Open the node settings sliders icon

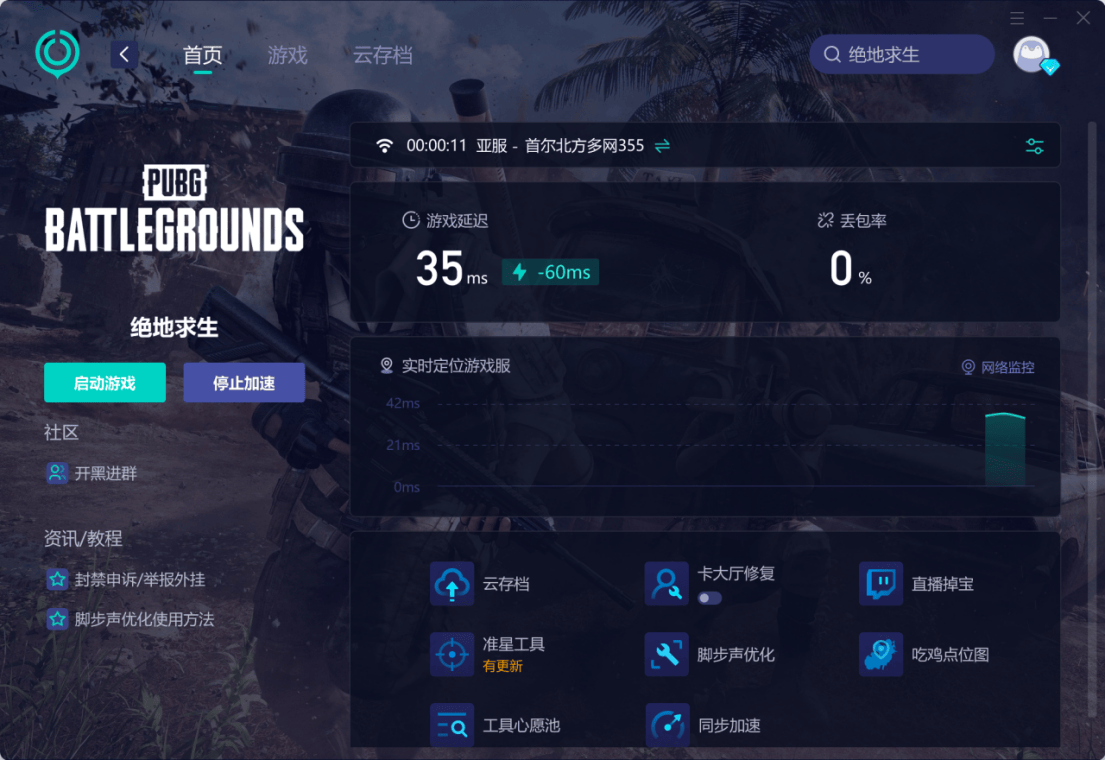pyautogui.click(x=1035, y=146)
